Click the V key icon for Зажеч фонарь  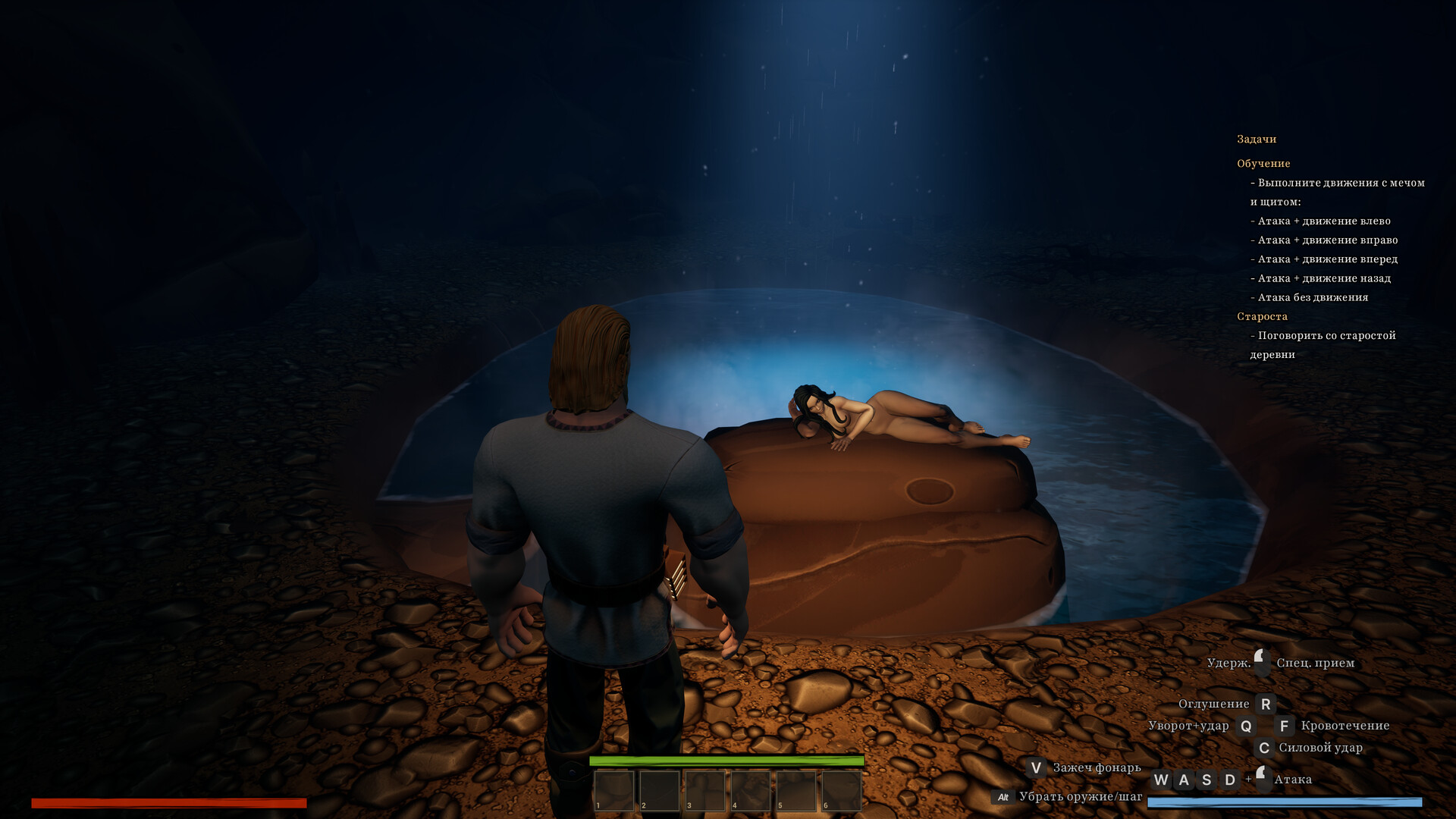tap(1036, 767)
